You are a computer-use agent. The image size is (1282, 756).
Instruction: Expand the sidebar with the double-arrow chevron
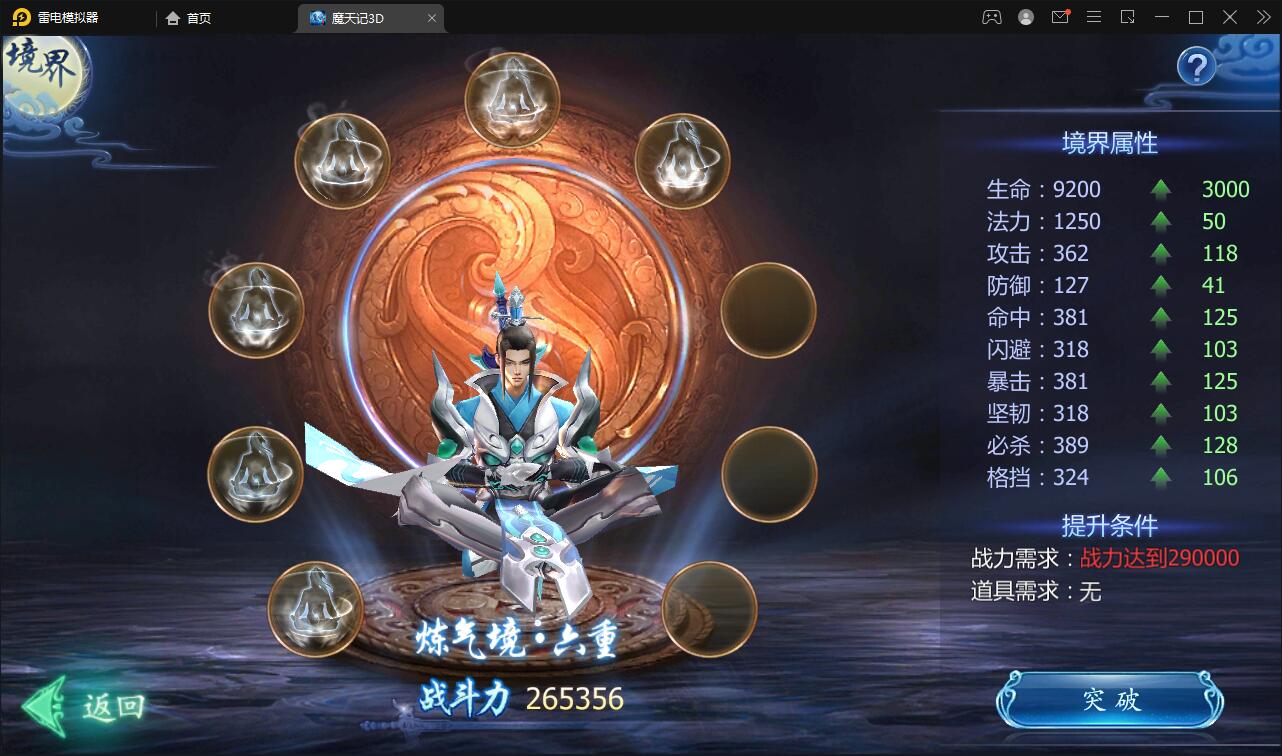click(1262, 17)
